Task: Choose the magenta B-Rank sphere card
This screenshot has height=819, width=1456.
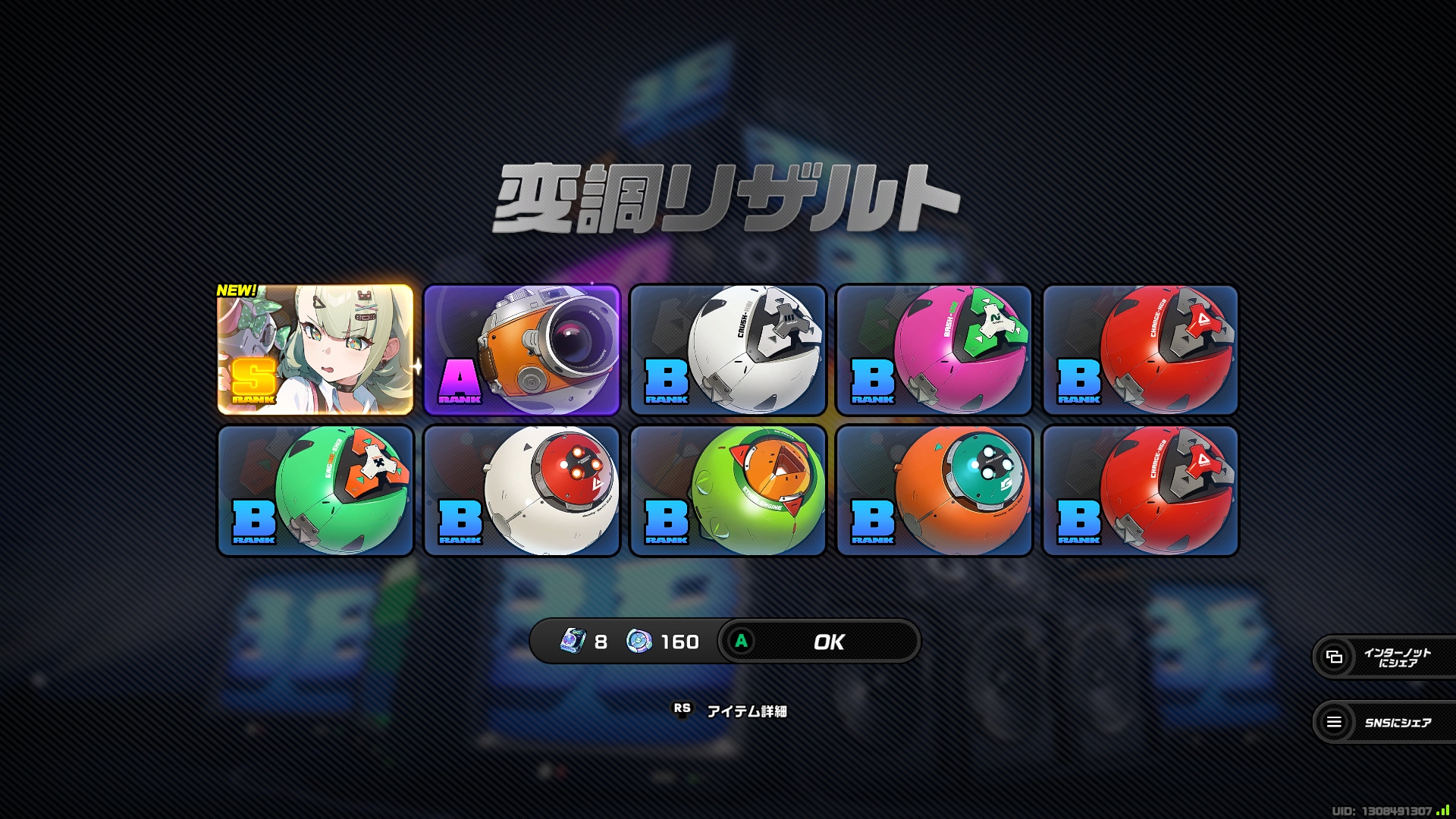Action: (934, 350)
